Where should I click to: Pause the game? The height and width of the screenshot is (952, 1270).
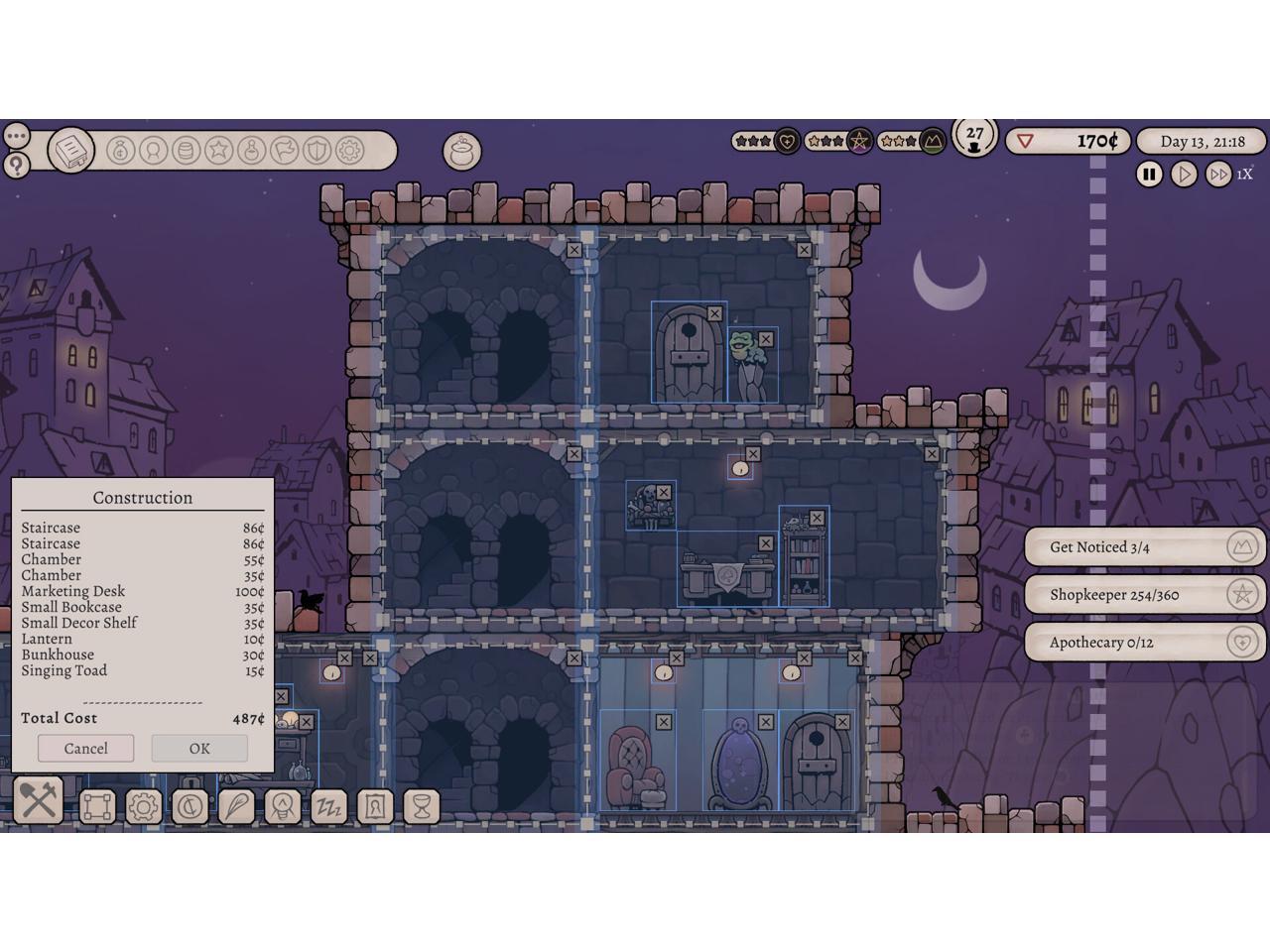click(x=1149, y=175)
